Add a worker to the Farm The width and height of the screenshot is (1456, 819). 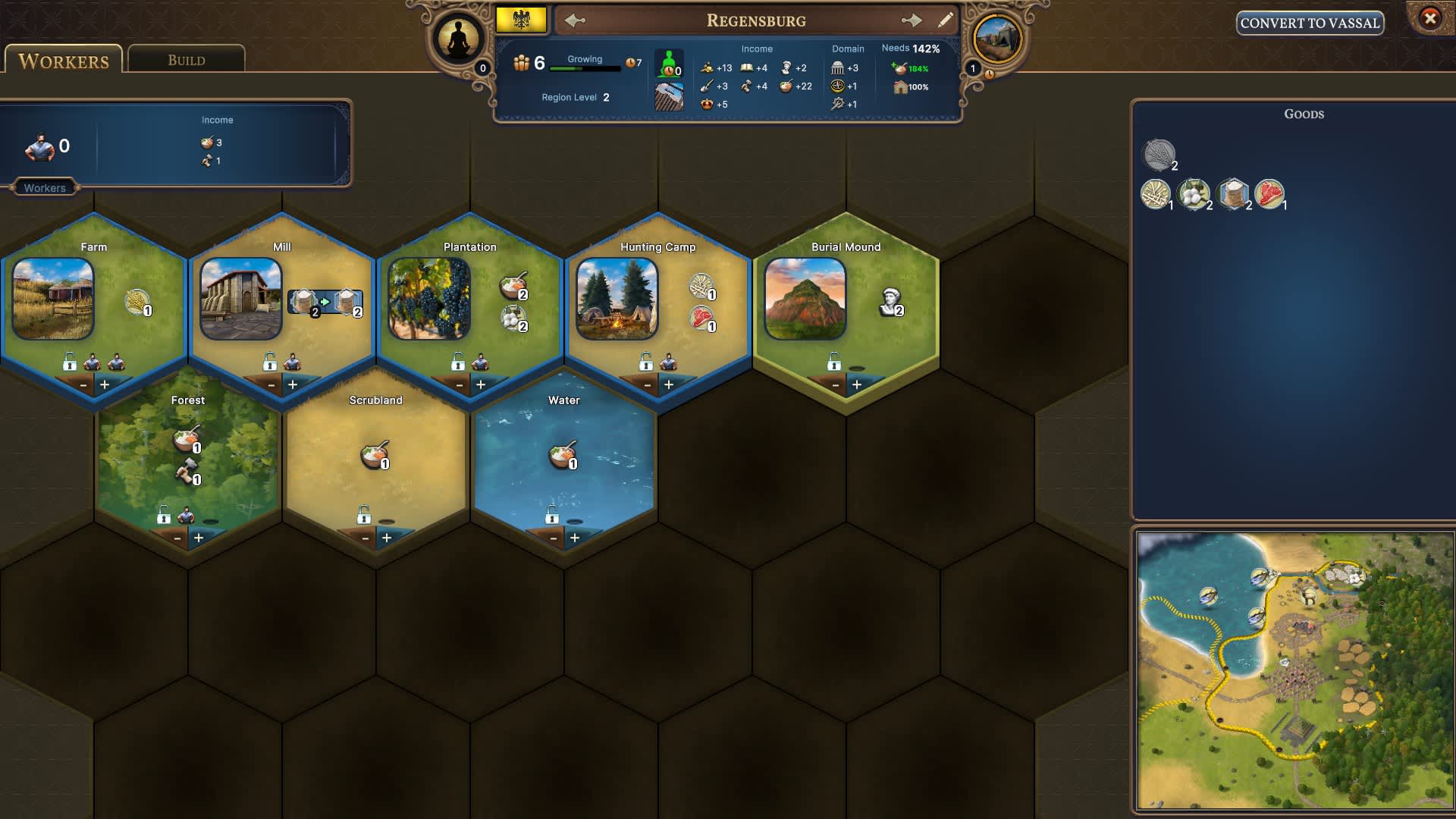[x=105, y=384]
